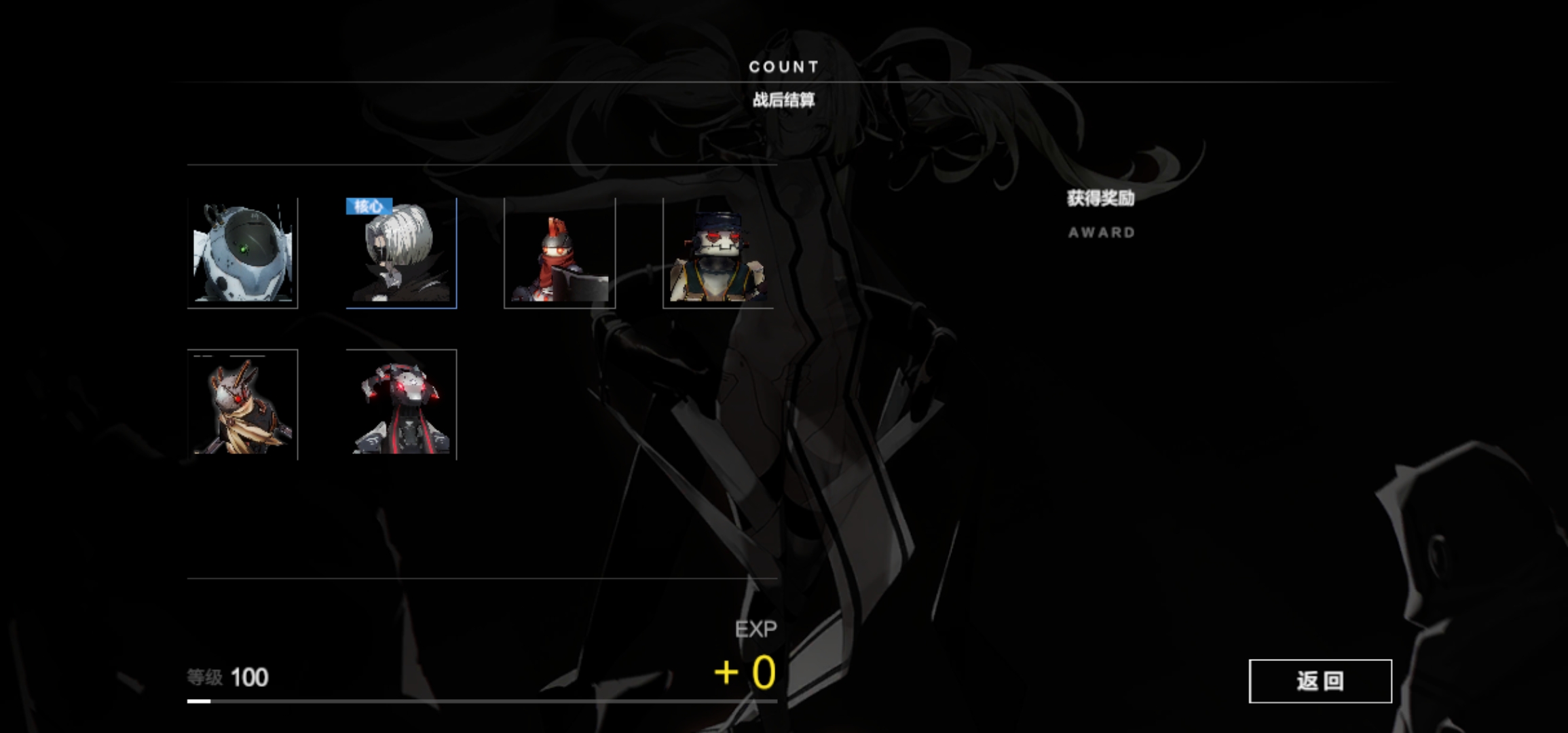This screenshot has height=733, width=1568.
Task: Expand the EXP breakdown display
Action: coord(755,629)
